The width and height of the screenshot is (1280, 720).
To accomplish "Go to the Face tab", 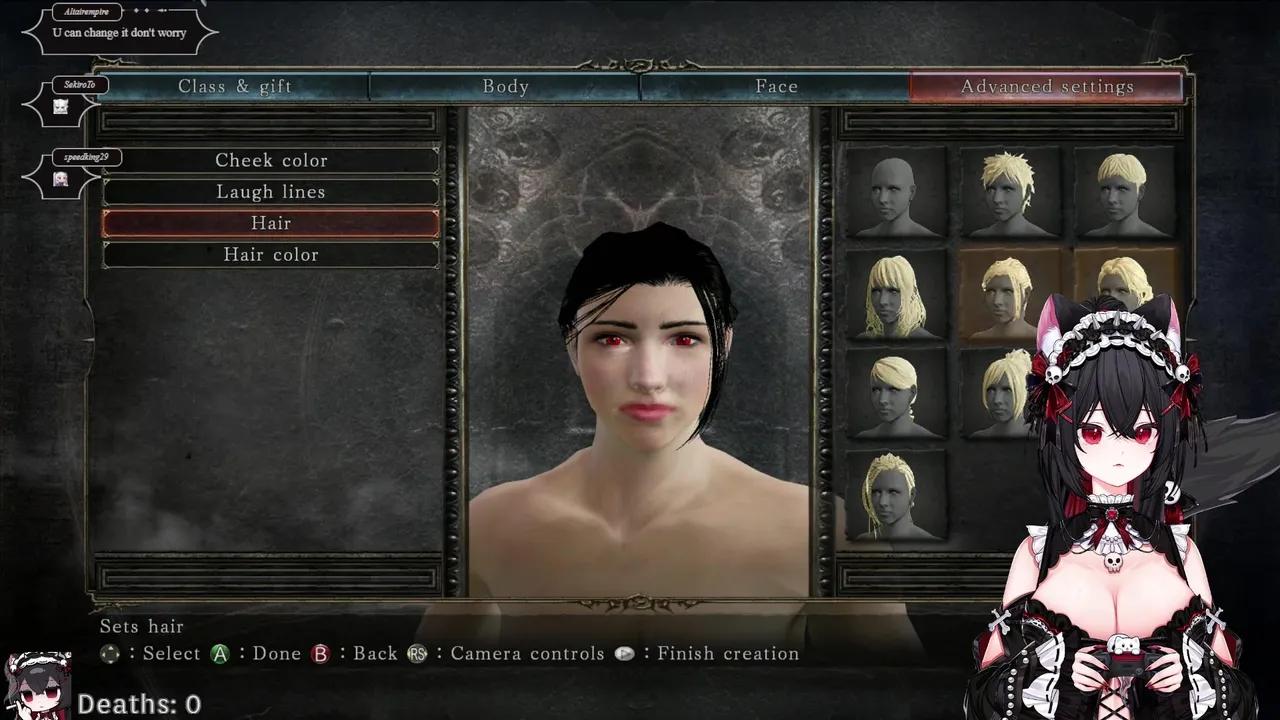I will pos(776,87).
